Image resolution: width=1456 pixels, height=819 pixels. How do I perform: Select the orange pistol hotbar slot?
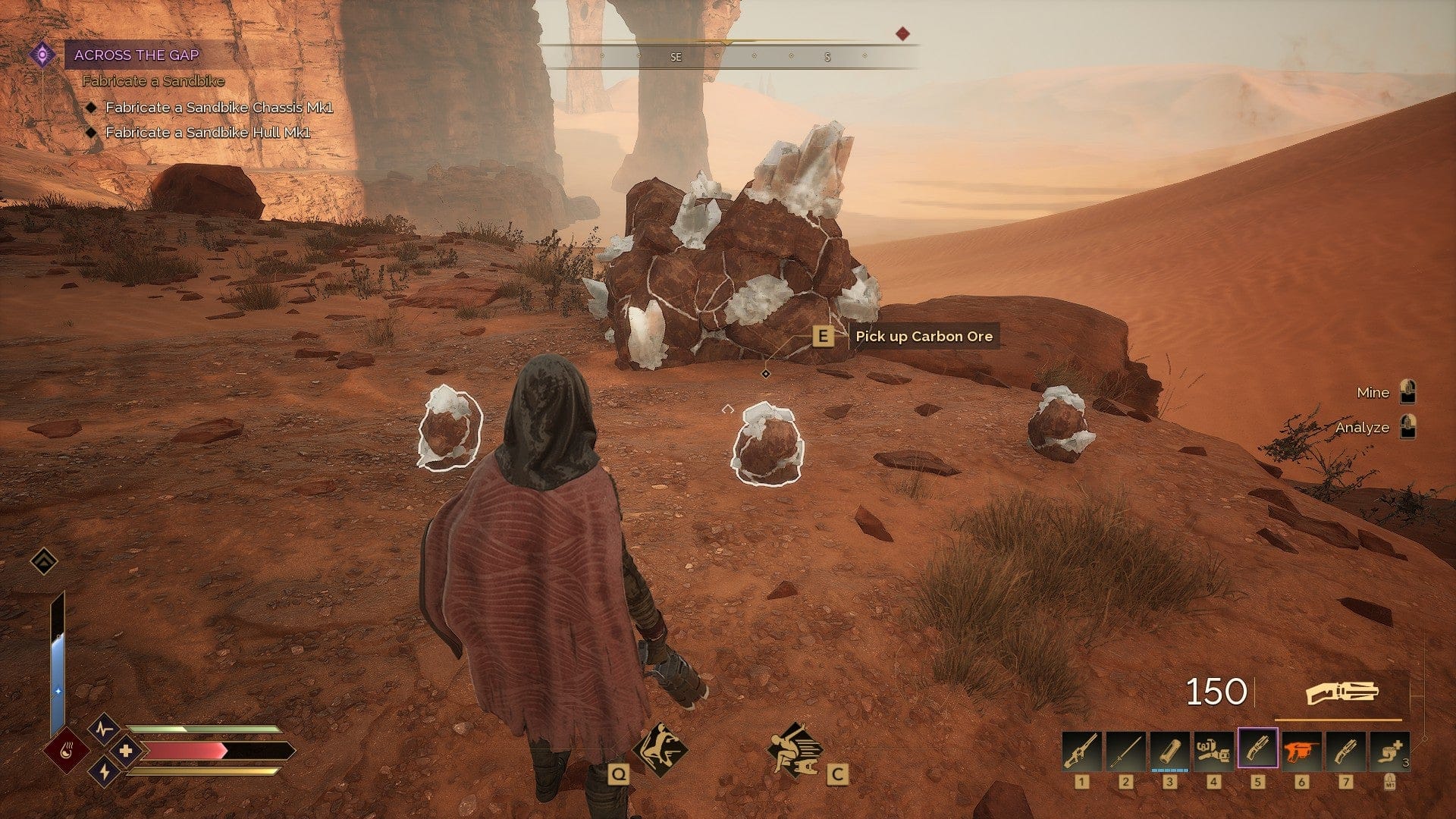point(1301,750)
